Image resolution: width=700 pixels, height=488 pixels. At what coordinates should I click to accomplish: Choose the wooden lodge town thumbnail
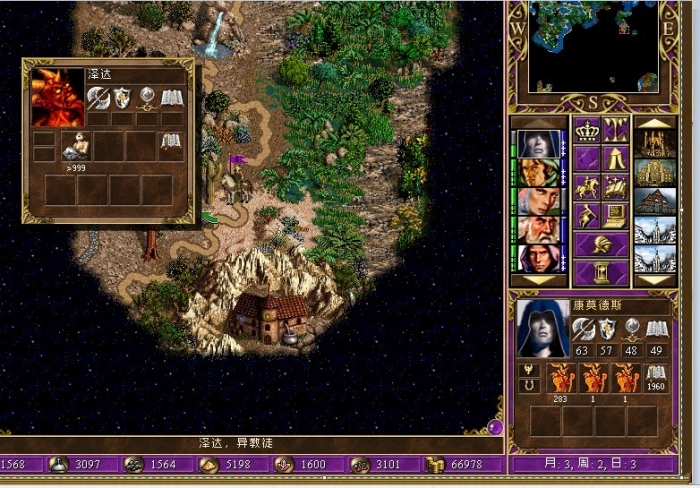click(654, 201)
